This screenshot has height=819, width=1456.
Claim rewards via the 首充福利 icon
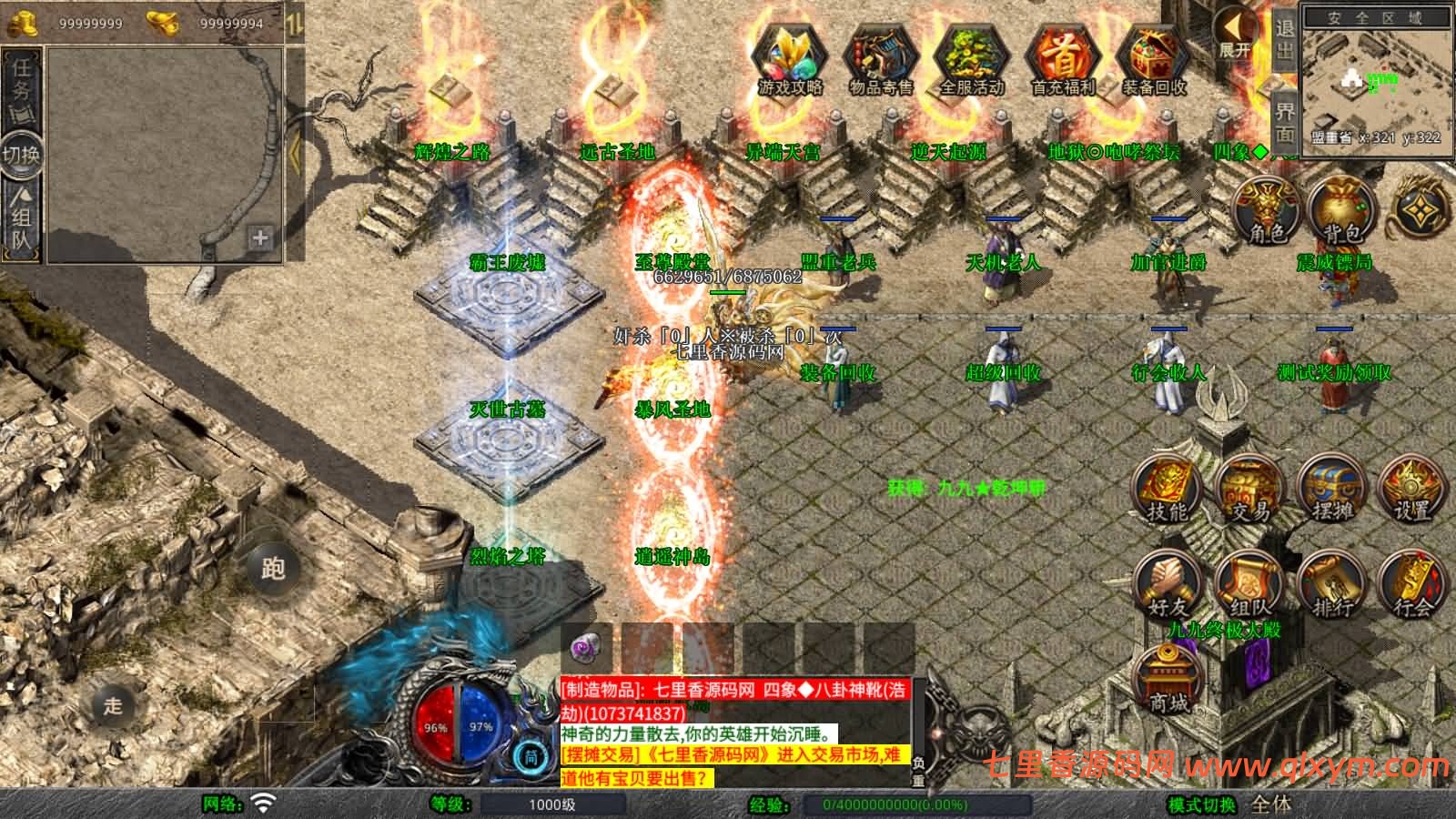(1063, 59)
